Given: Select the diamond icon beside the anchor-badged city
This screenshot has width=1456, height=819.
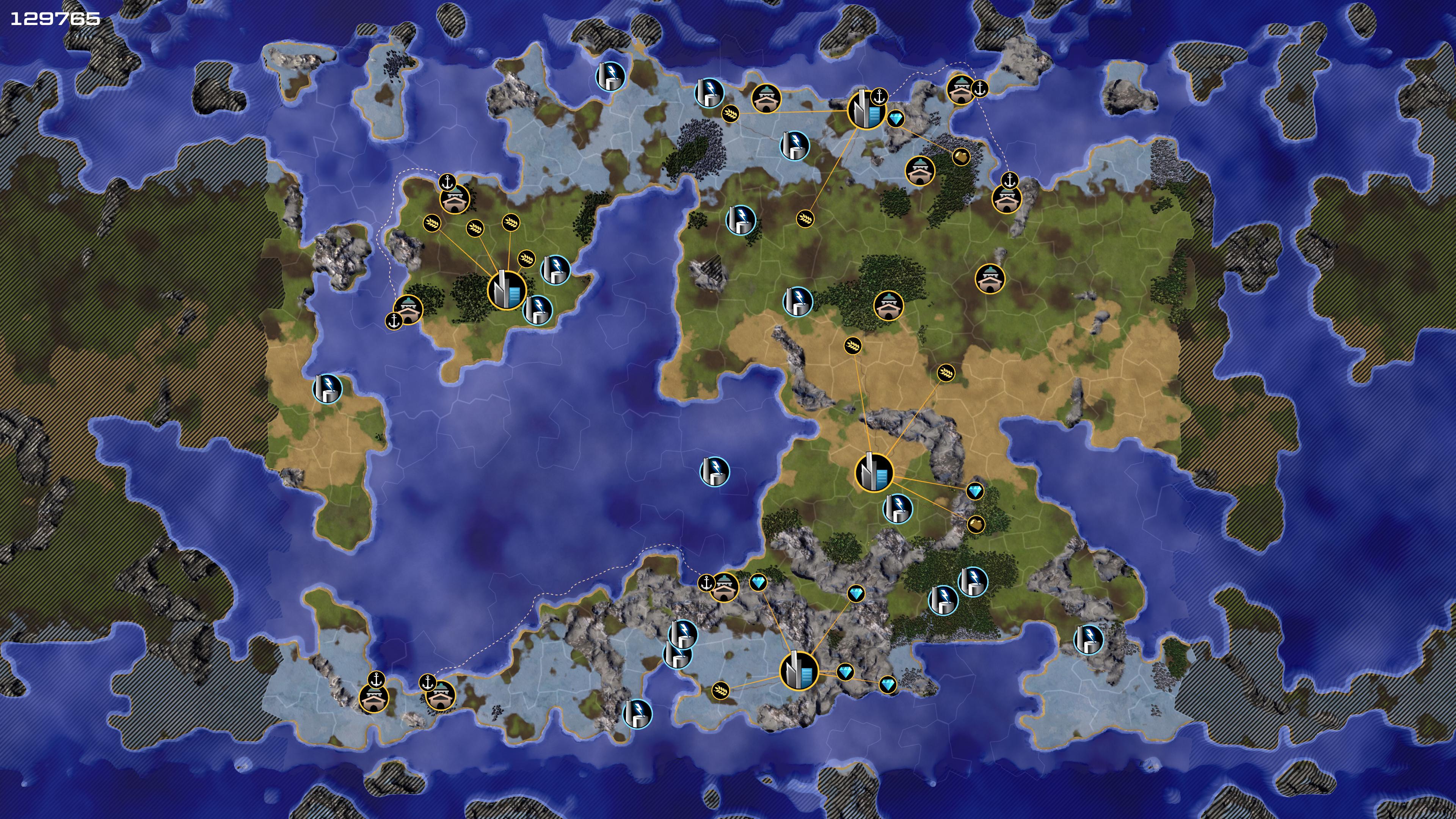Looking at the screenshot, I should pyautogui.click(x=896, y=119).
